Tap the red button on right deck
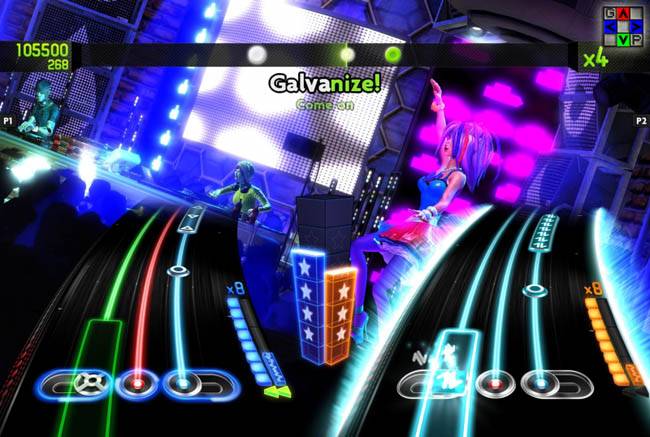The height and width of the screenshot is (437, 650). click(492, 383)
